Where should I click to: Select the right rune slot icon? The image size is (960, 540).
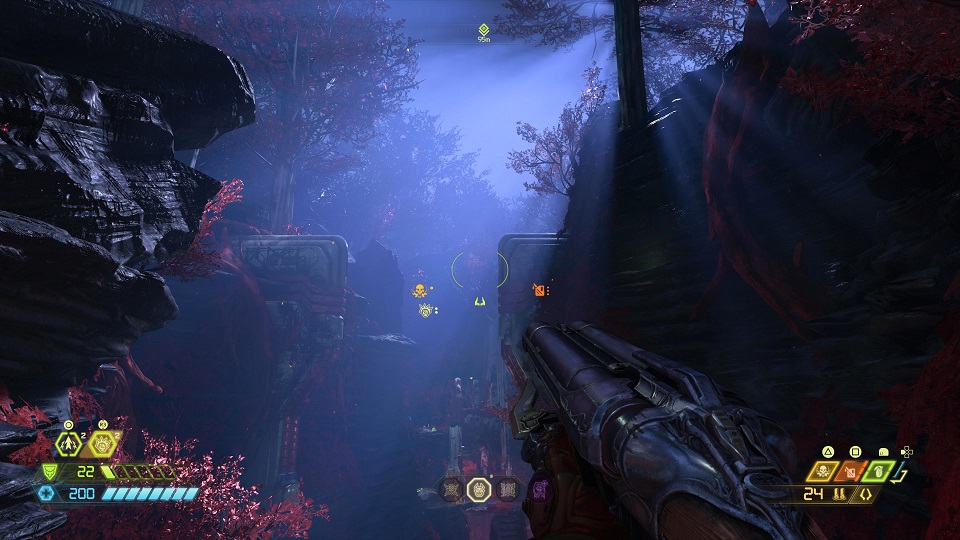507,489
